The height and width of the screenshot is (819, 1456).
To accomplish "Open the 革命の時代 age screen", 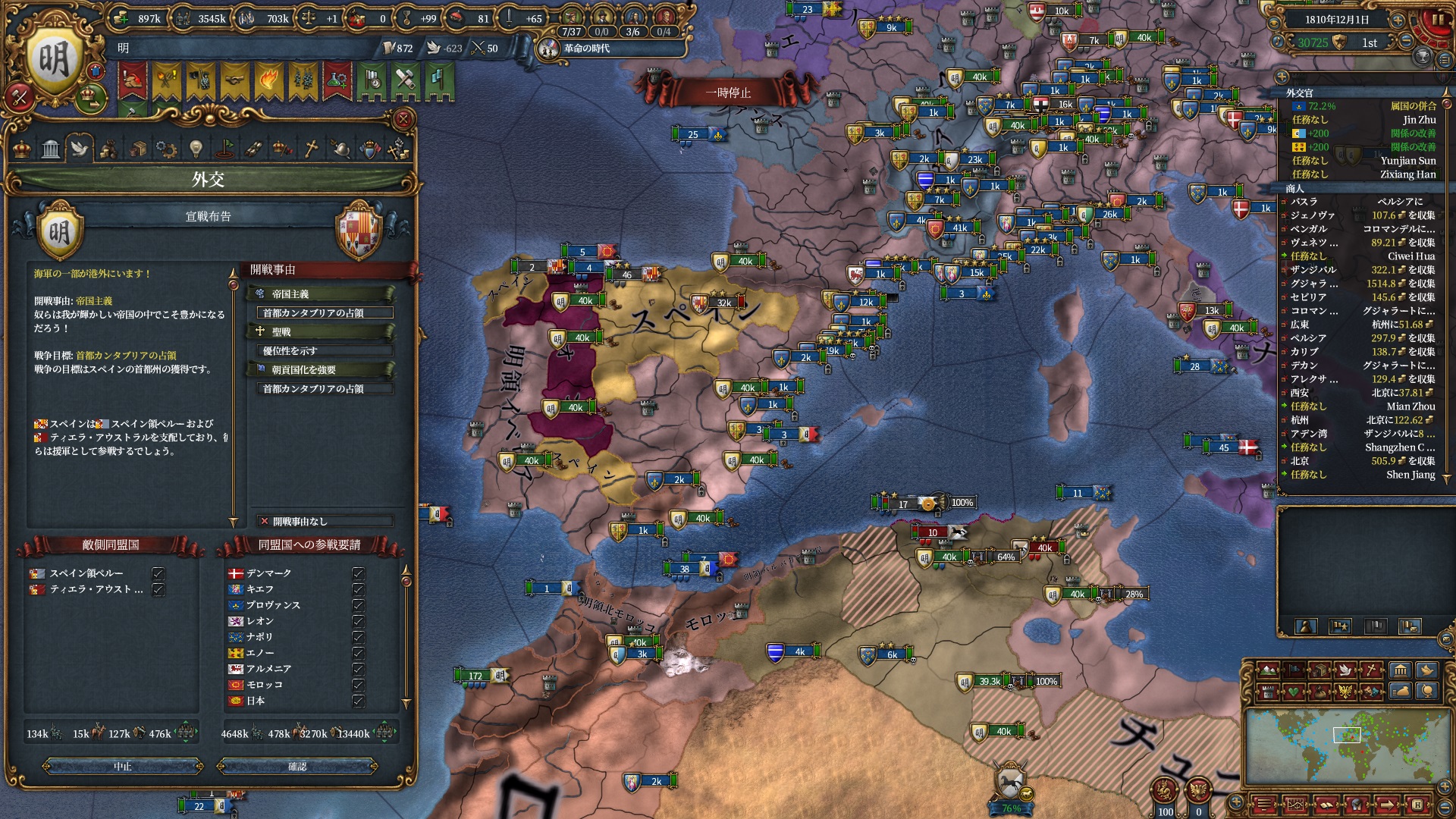I will tap(585, 49).
